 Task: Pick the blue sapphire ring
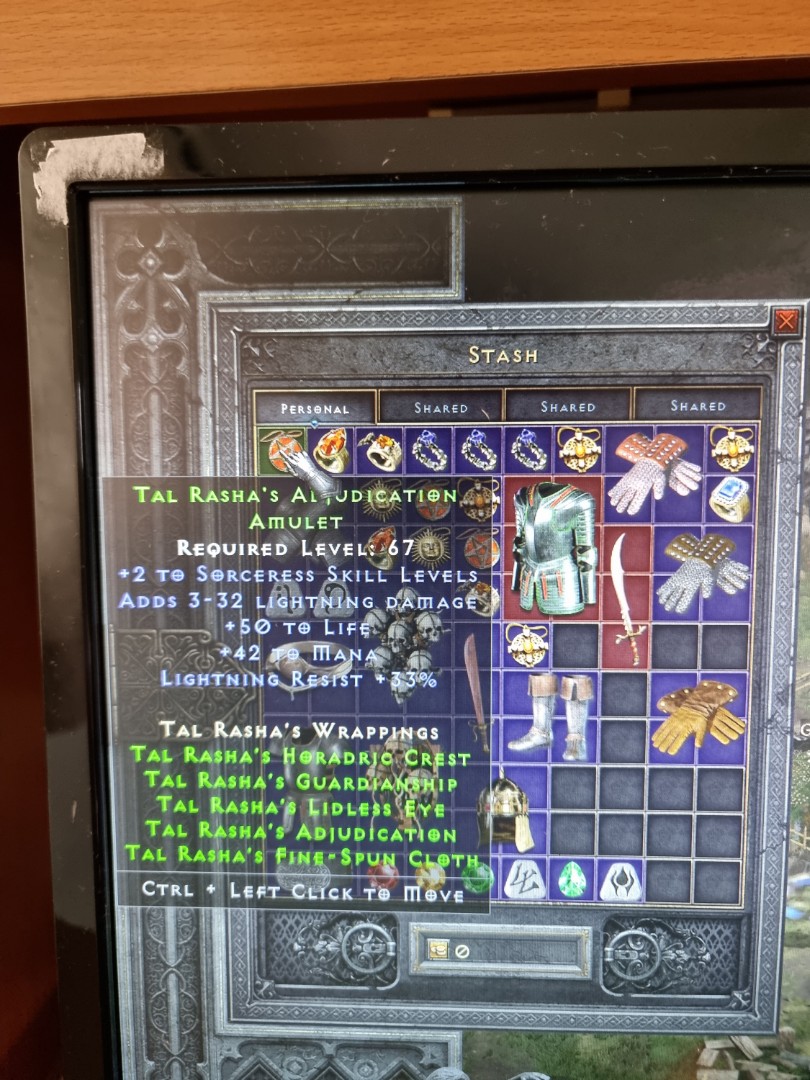pyautogui.click(x=731, y=497)
